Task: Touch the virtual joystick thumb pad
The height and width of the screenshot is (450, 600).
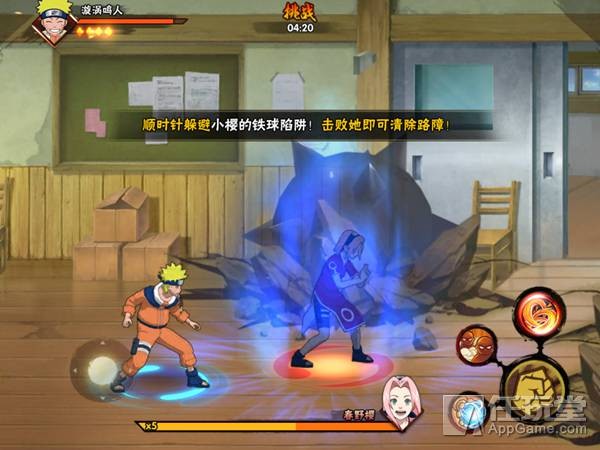Action: click(100, 370)
